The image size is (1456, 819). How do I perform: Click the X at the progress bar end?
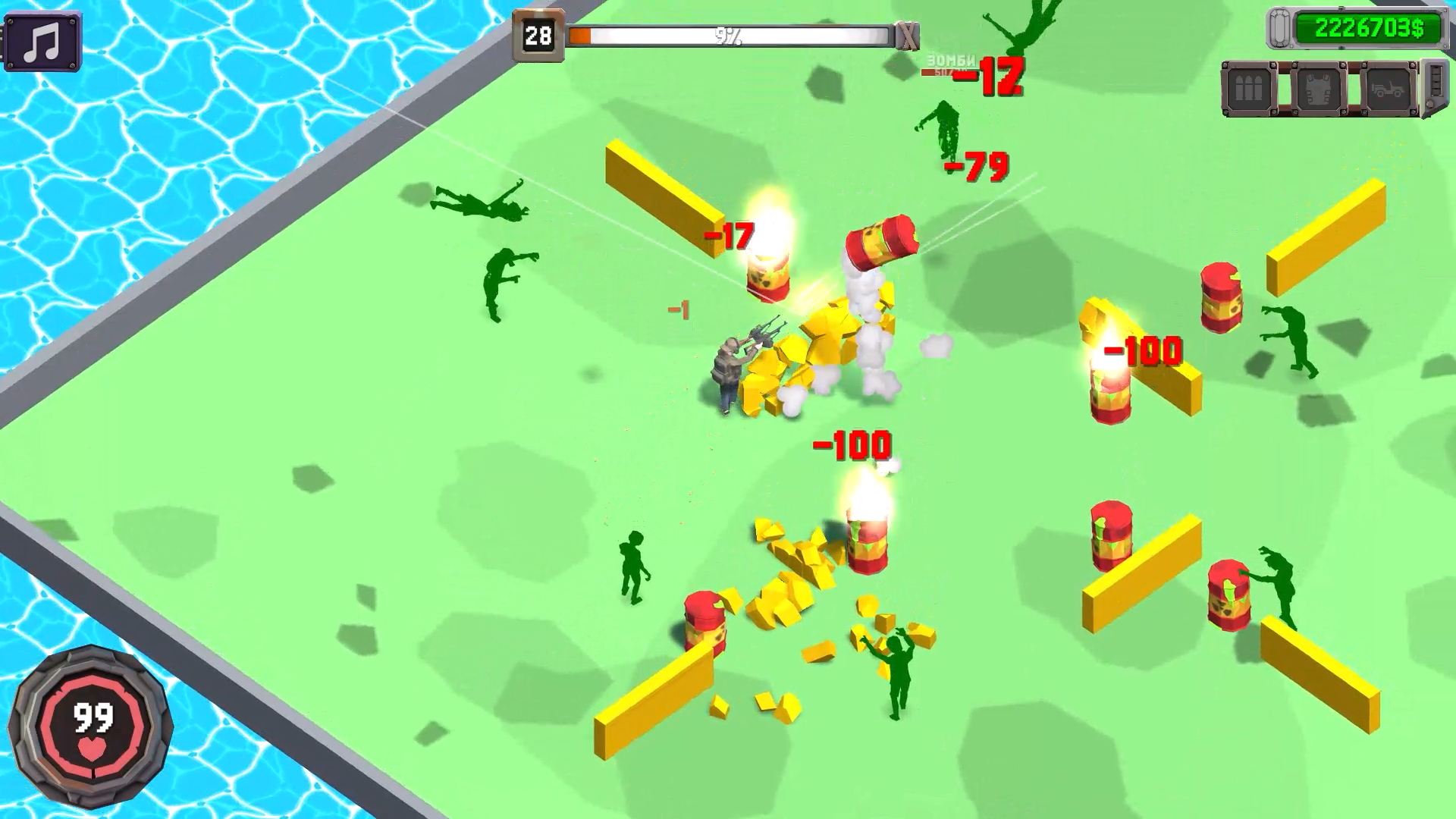908,36
